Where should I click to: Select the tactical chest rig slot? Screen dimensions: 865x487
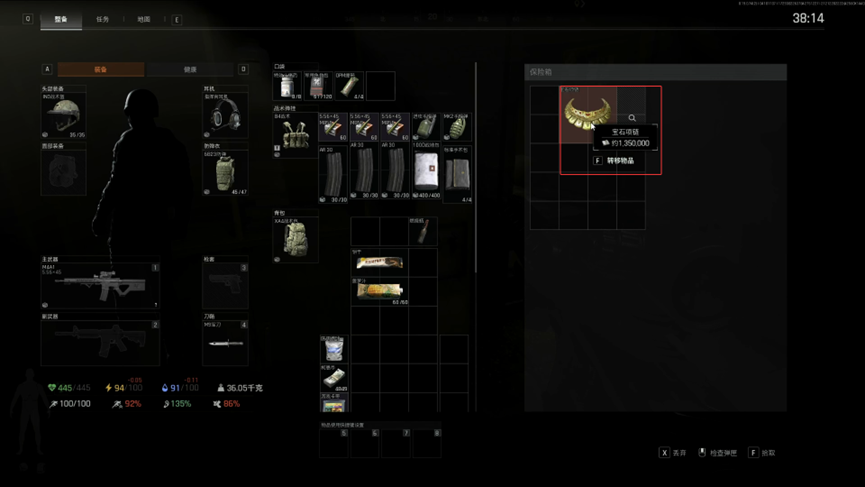[294, 136]
